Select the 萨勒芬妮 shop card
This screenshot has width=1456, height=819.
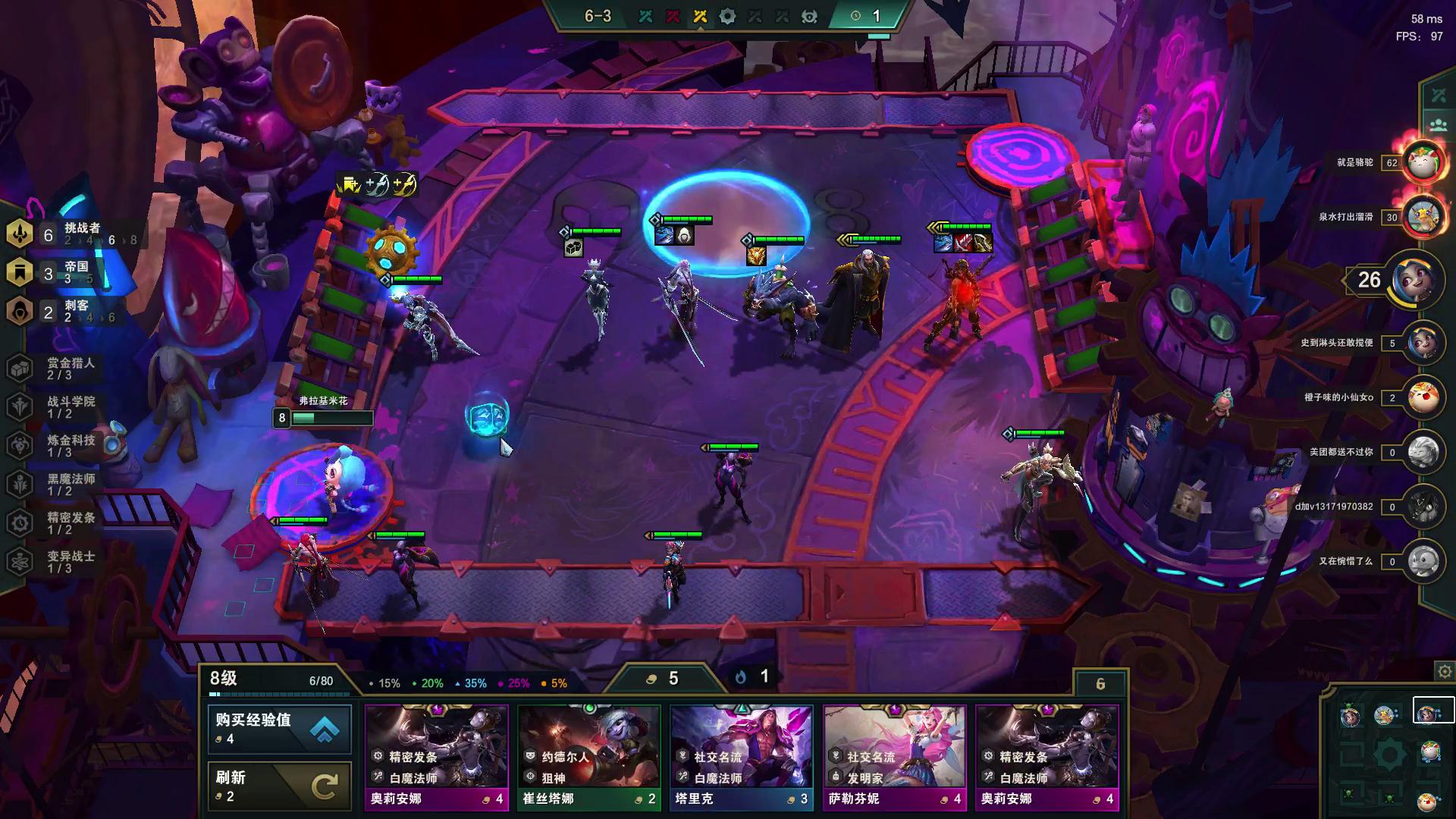tap(895, 757)
